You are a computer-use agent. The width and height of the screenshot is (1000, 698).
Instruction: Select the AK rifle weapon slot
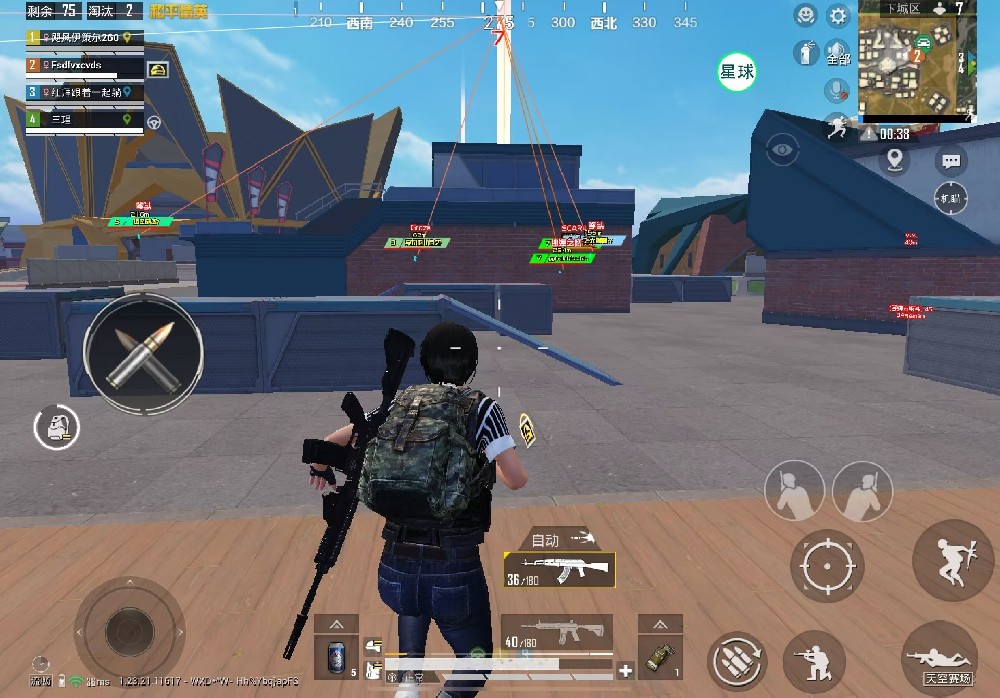coord(558,570)
